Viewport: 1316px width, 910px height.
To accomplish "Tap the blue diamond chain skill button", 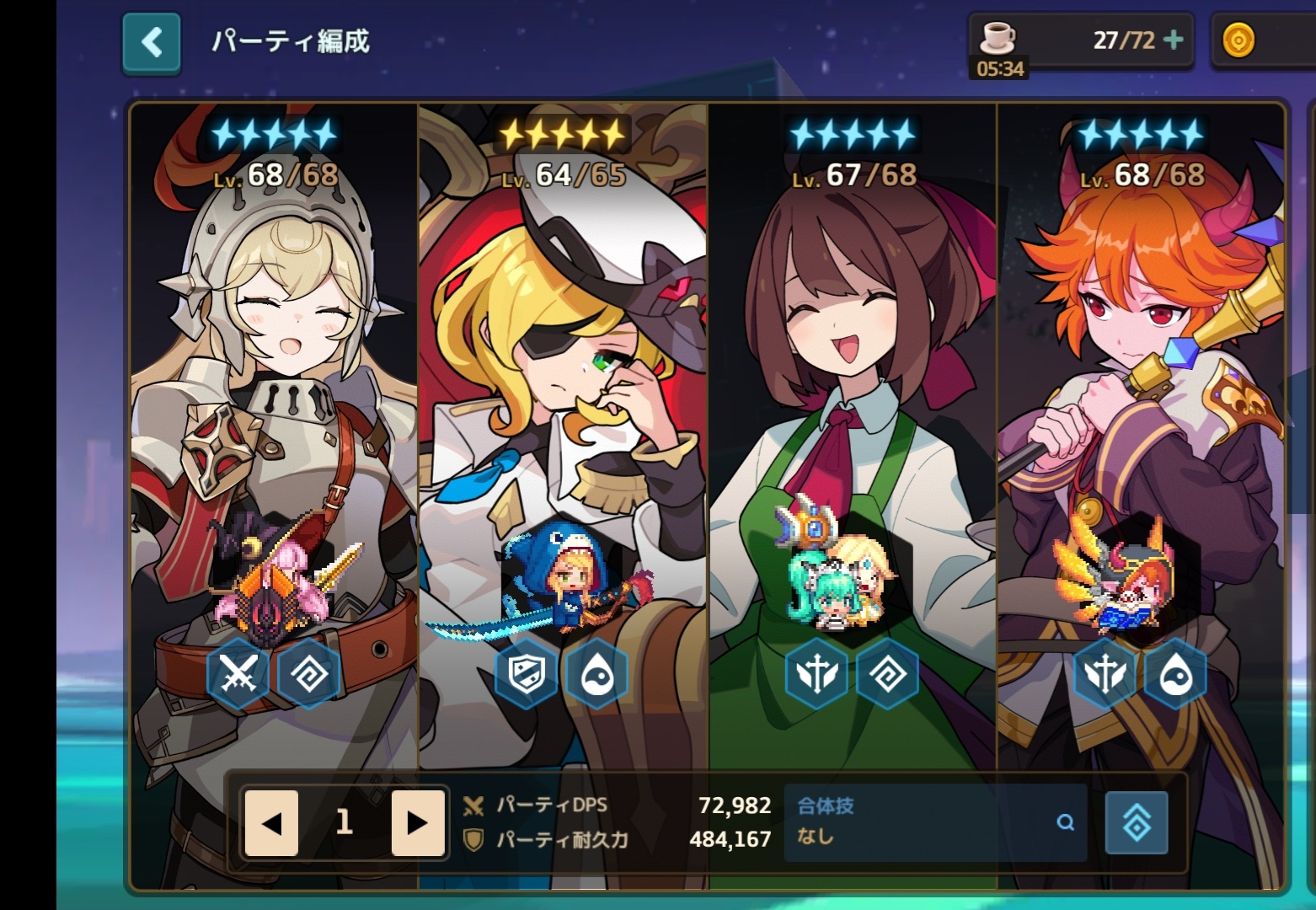I will (x=1136, y=822).
